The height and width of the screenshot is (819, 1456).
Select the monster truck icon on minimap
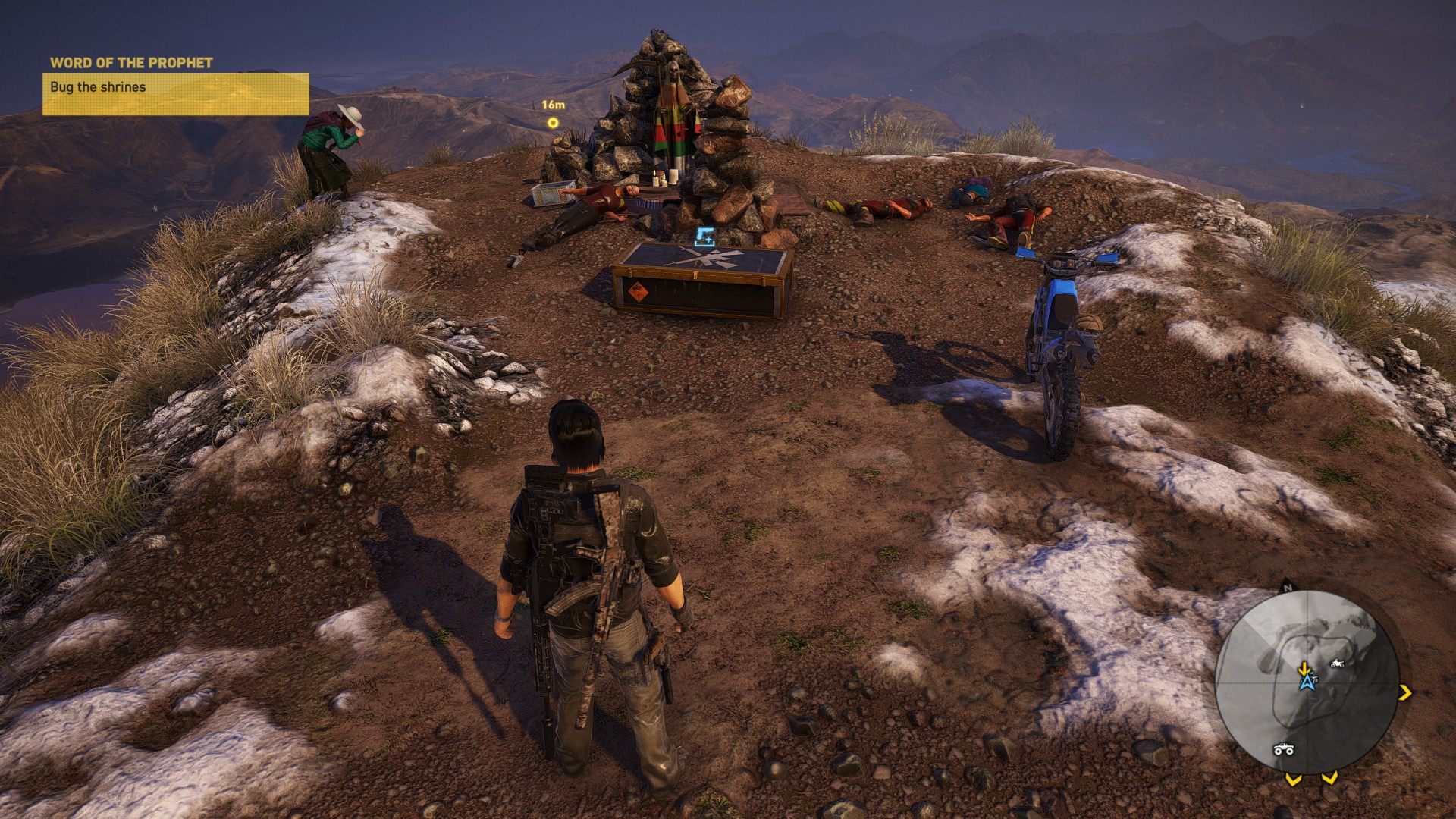point(1282,749)
